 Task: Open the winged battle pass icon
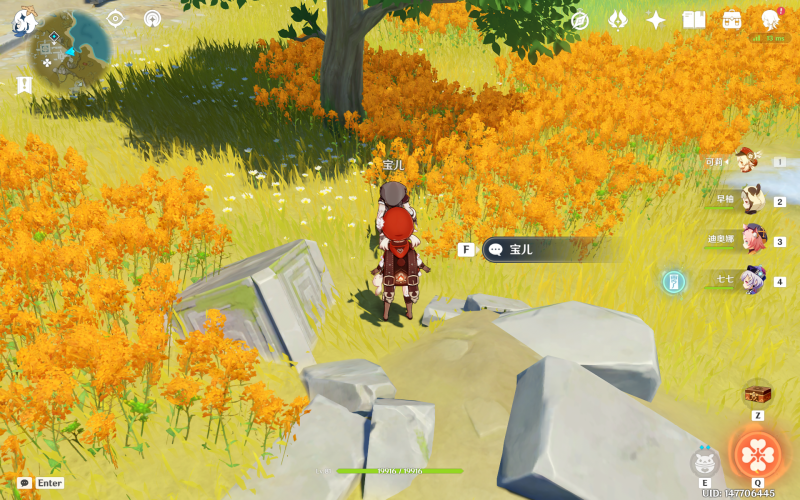point(618,20)
